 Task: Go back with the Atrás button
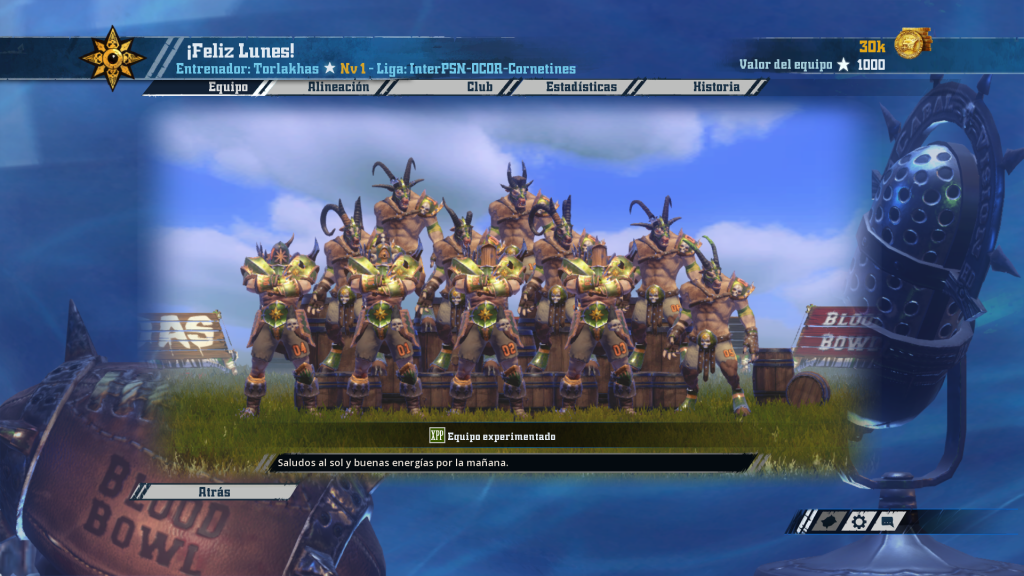[215, 492]
